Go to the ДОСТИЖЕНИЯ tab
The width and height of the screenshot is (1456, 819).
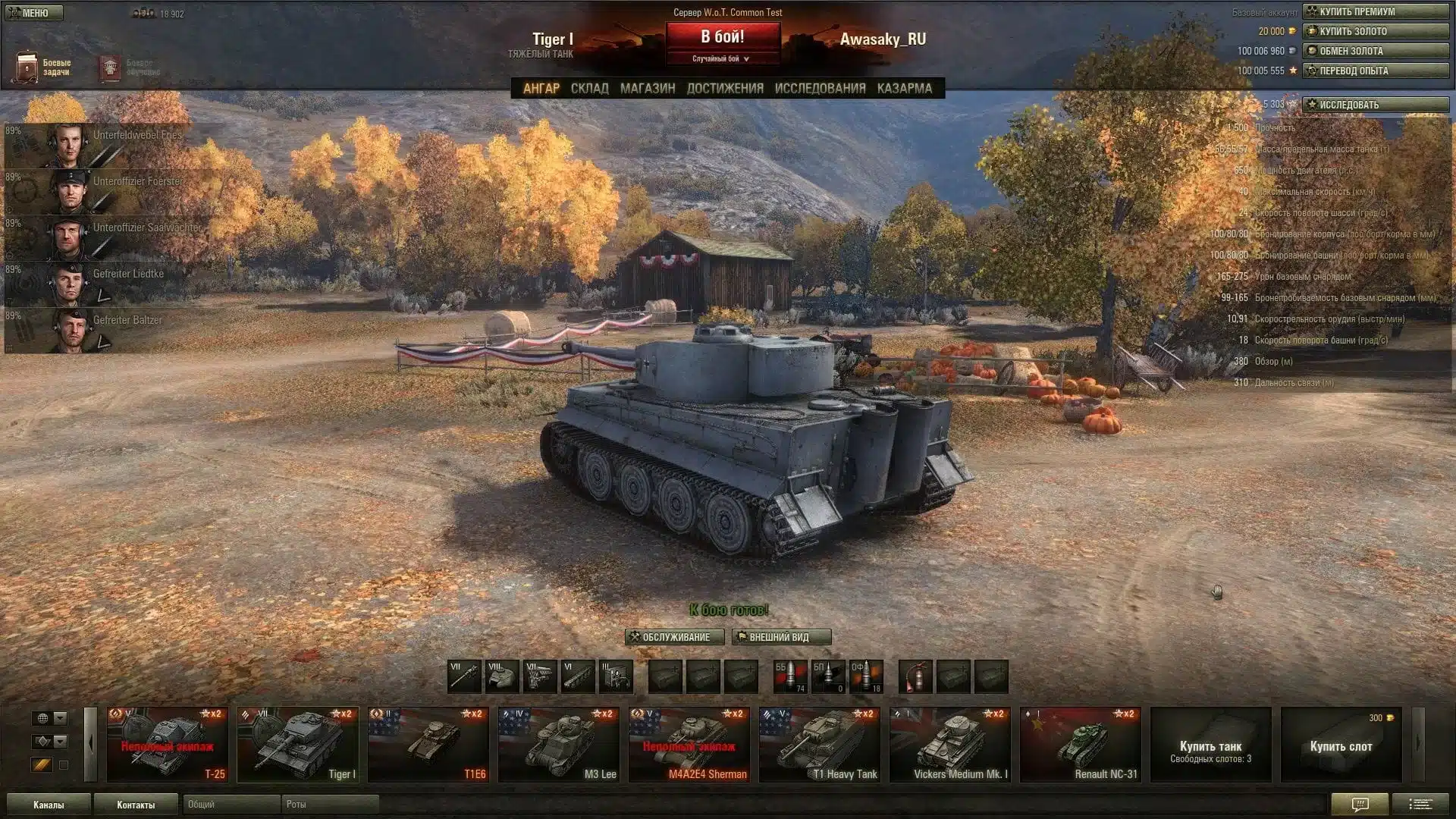725,89
